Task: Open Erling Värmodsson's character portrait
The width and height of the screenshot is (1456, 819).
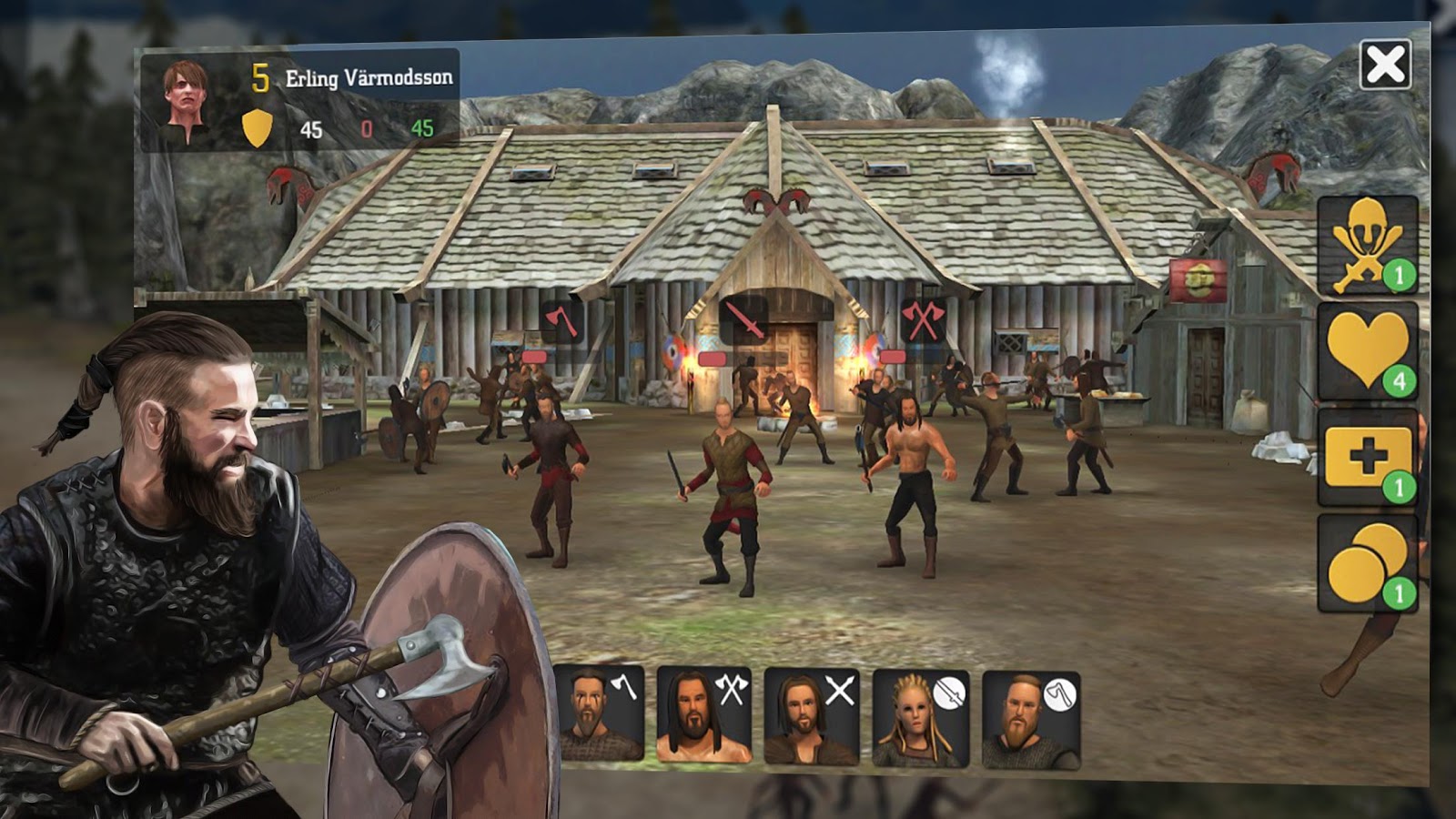Action: [x=187, y=100]
